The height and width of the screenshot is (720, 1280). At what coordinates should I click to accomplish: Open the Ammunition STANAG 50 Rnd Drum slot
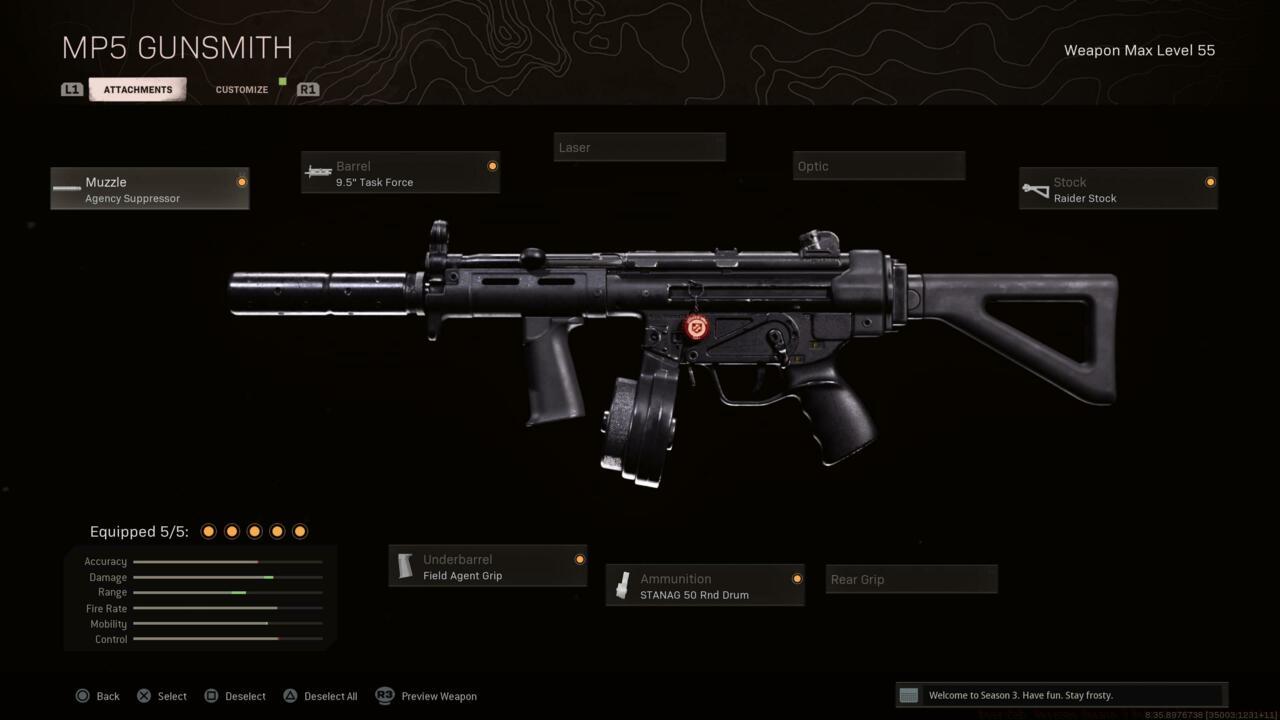pos(705,586)
